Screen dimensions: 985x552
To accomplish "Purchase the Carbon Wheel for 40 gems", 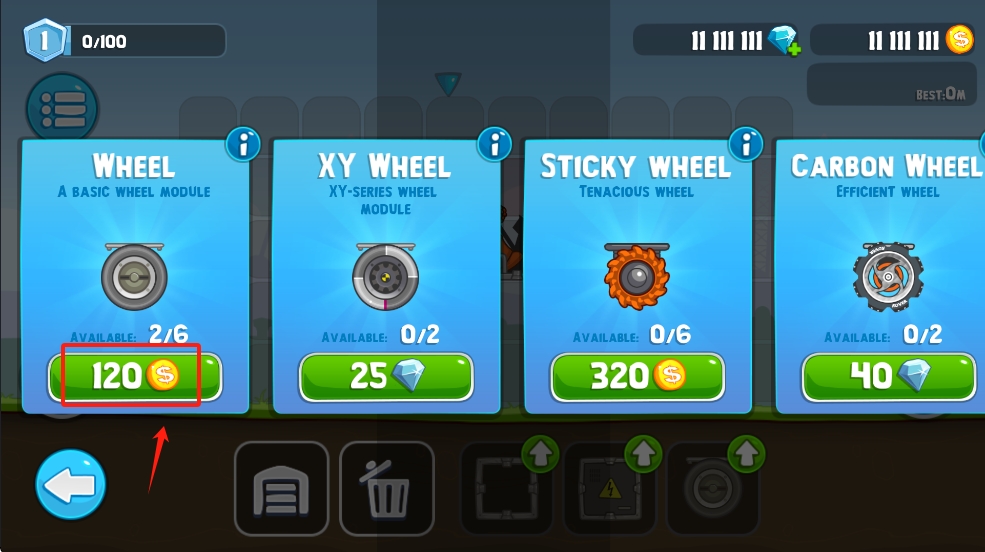I will pos(889,376).
